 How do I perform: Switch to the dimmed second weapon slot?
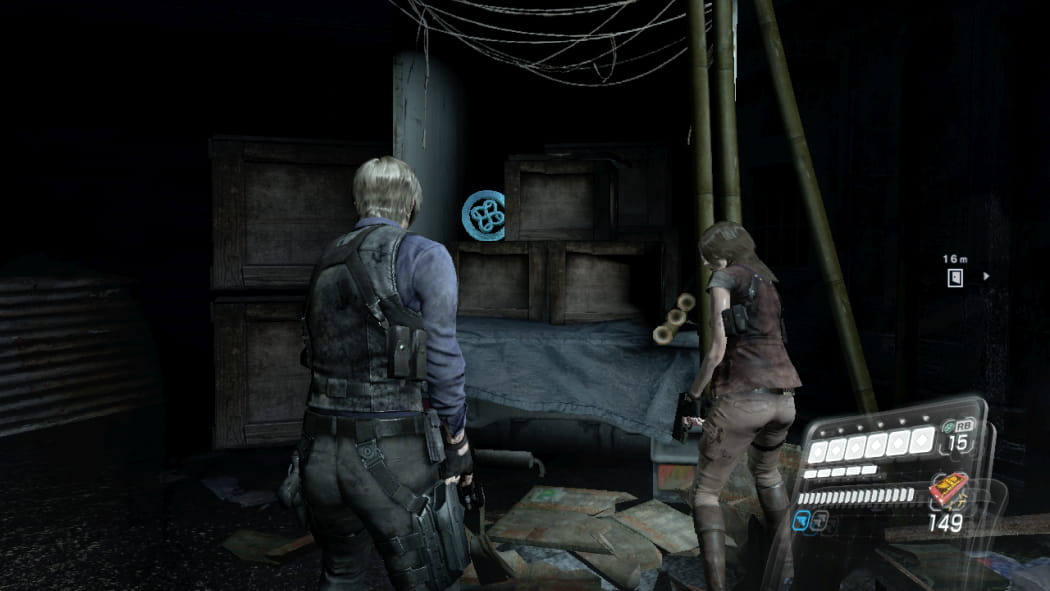point(820,520)
